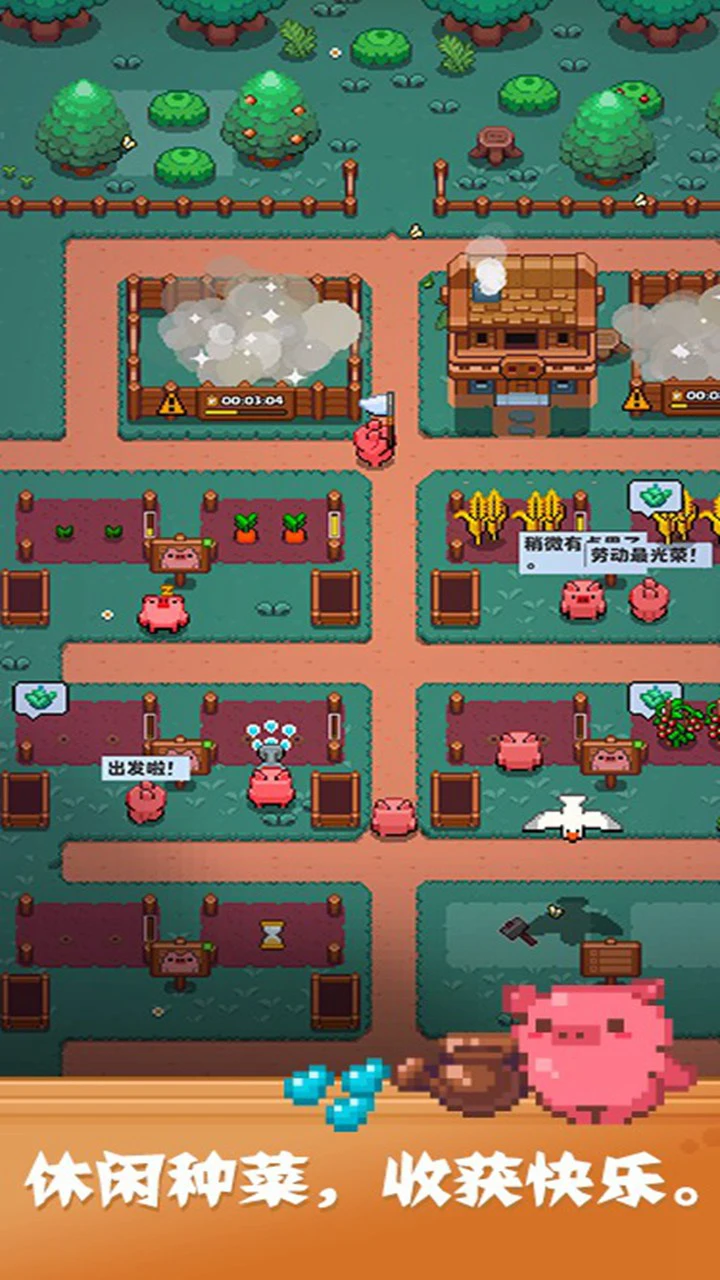Tap the hammer build icon on the vacant lot

click(x=519, y=929)
